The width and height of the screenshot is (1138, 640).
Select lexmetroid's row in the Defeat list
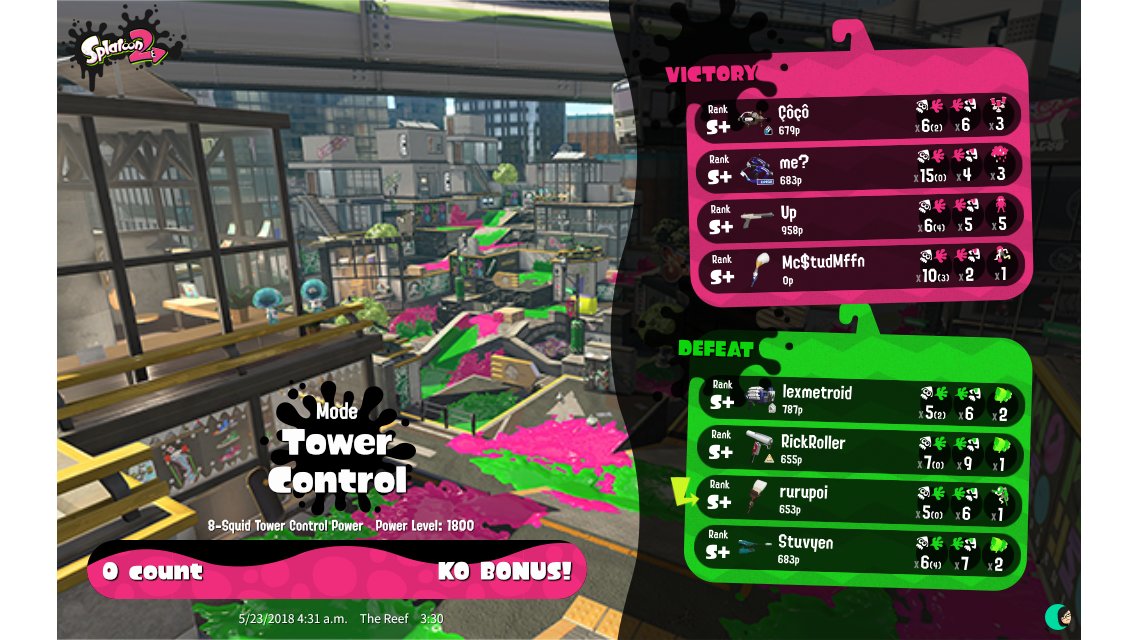[x=858, y=401]
